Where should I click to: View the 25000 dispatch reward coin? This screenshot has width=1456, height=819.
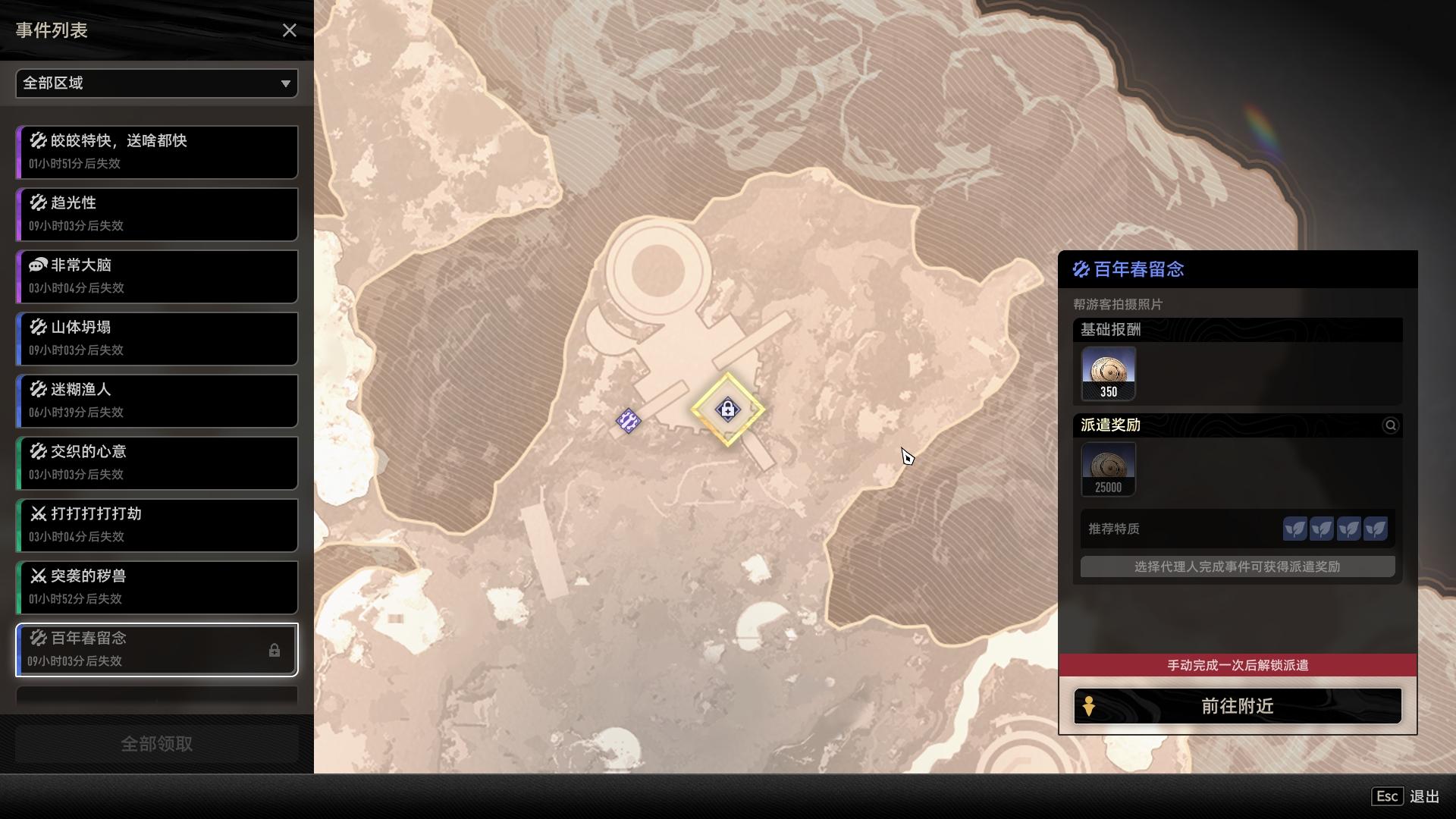(x=1108, y=469)
